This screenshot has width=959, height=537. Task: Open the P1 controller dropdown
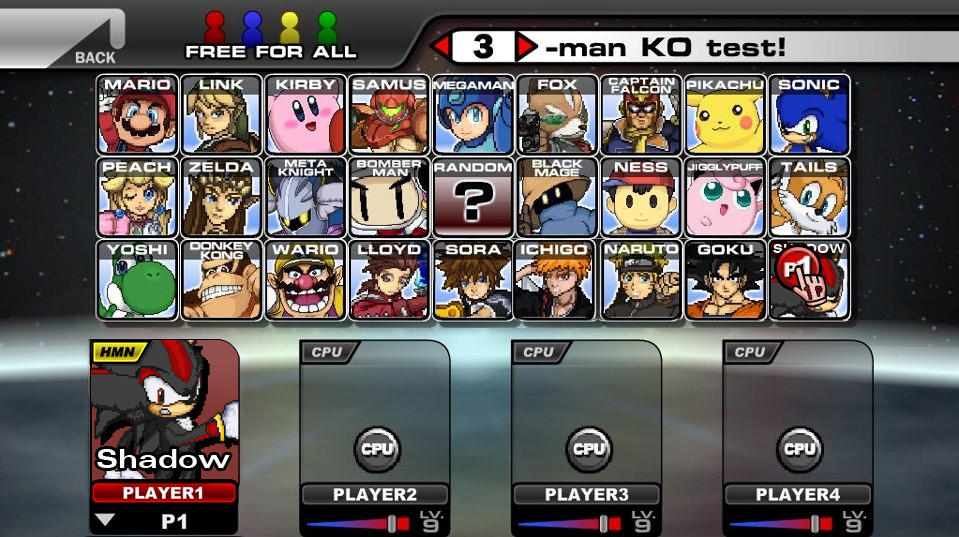104,520
